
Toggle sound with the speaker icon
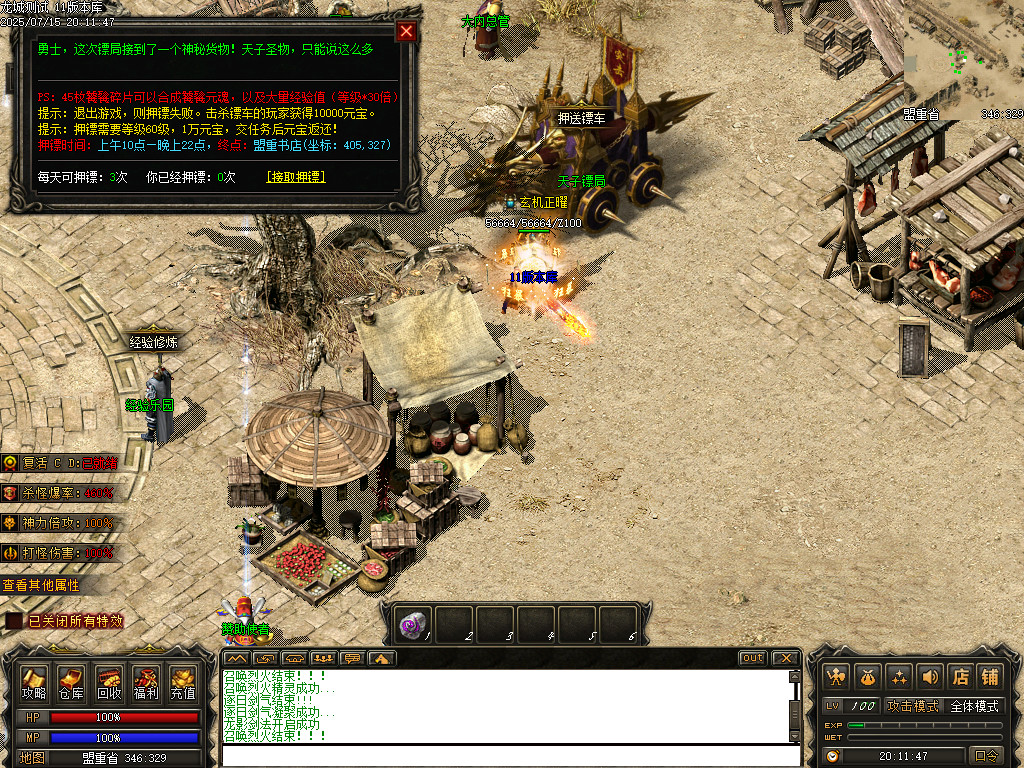click(x=929, y=677)
